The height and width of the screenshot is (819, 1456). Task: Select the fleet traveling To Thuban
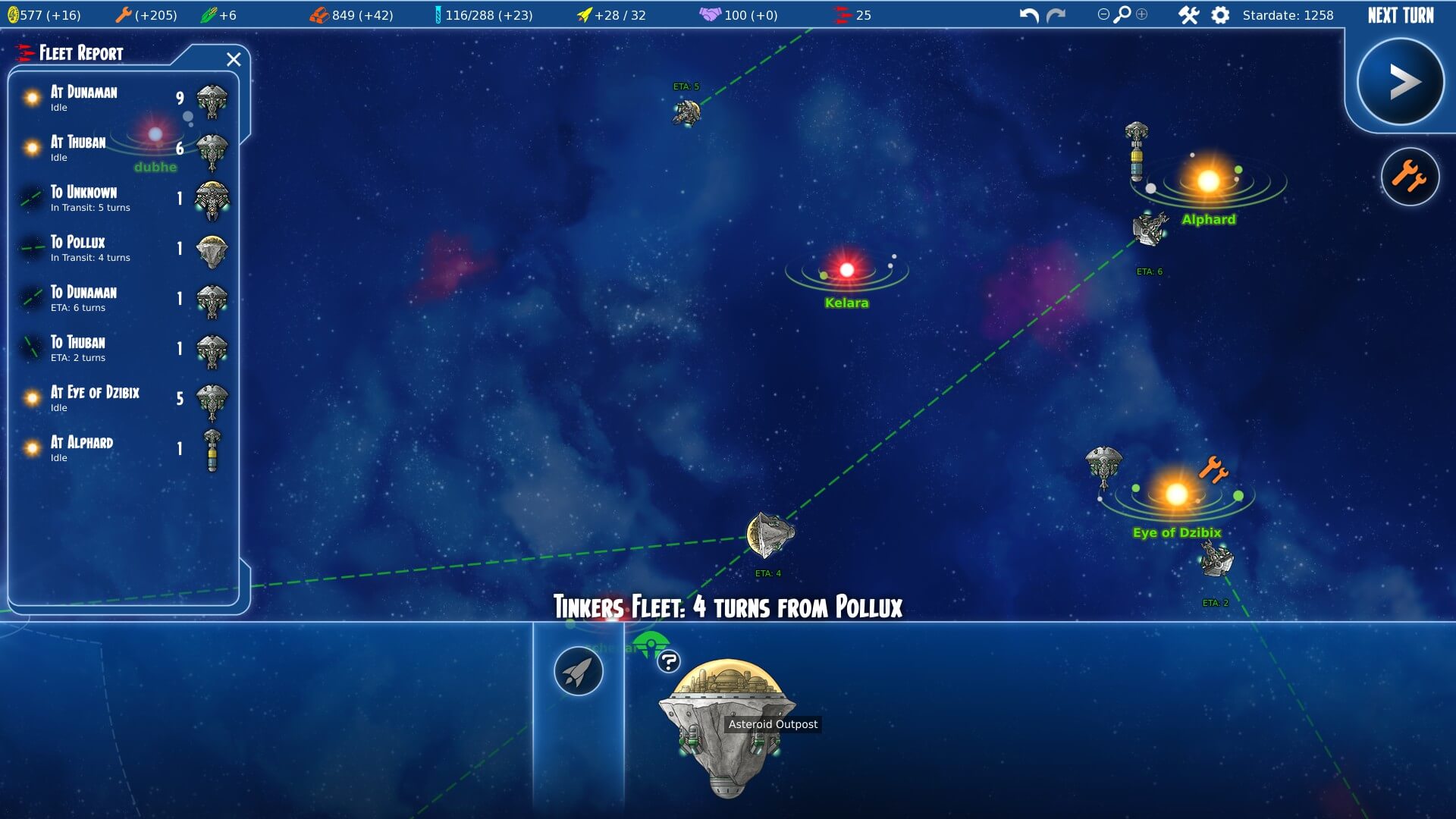pyautogui.click(x=121, y=349)
